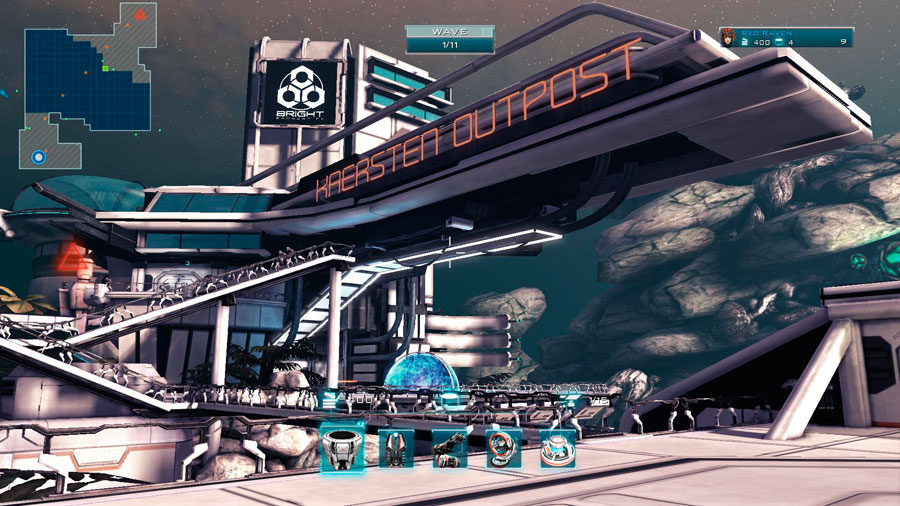This screenshot has width=900, height=506.
Task: Choose the red-striped upright tower slot
Action: (x=396, y=449)
